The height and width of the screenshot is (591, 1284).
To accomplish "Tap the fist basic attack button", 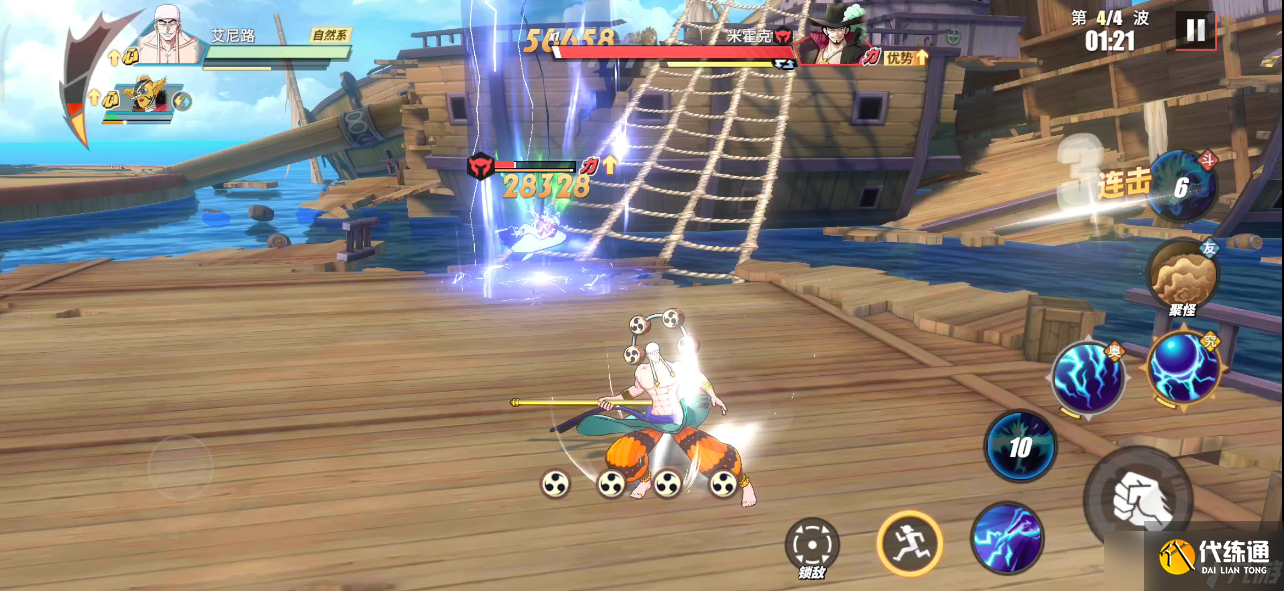I will pos(1138,497).
